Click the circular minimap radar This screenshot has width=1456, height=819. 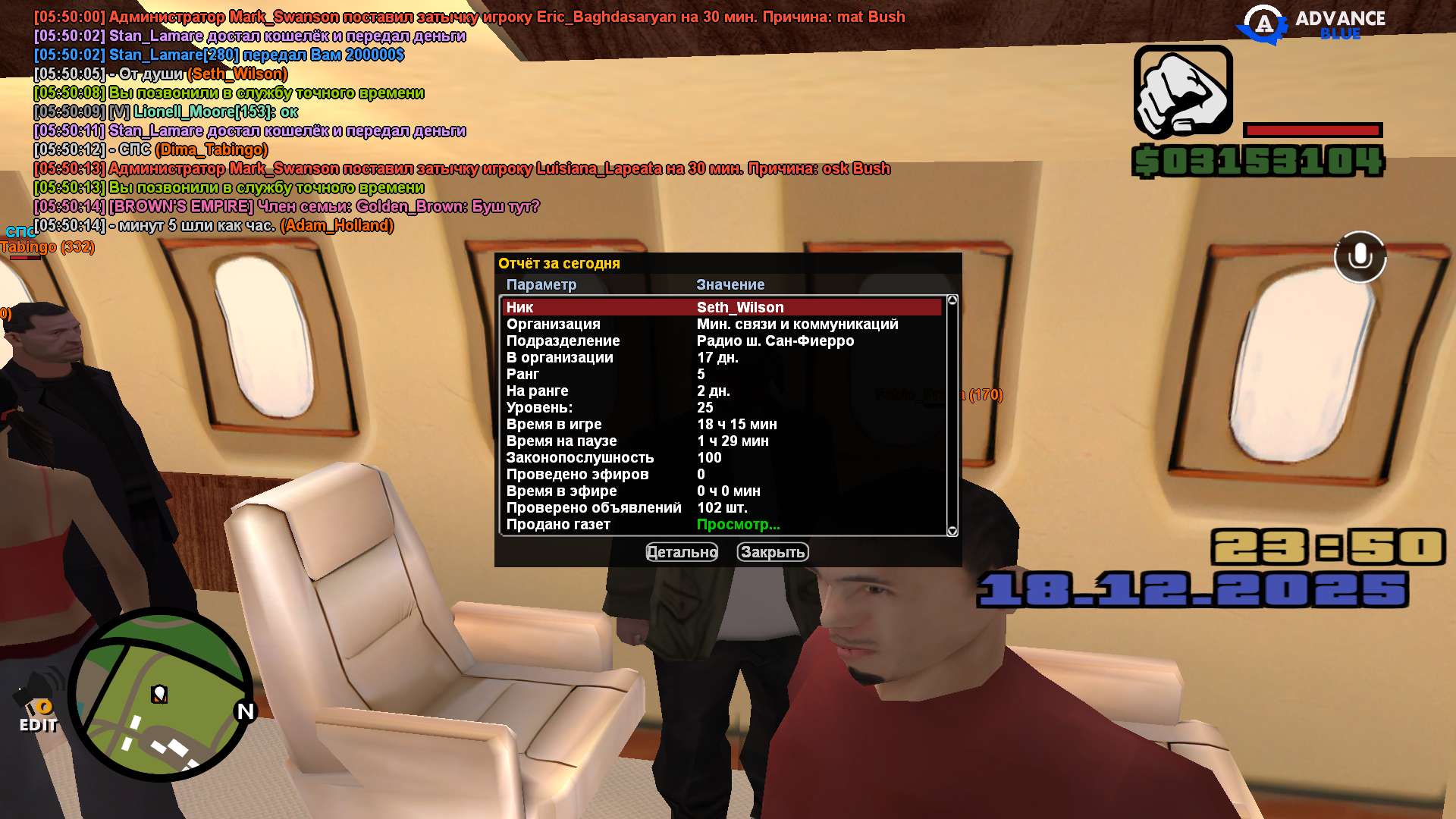click(x=160, y=695)
